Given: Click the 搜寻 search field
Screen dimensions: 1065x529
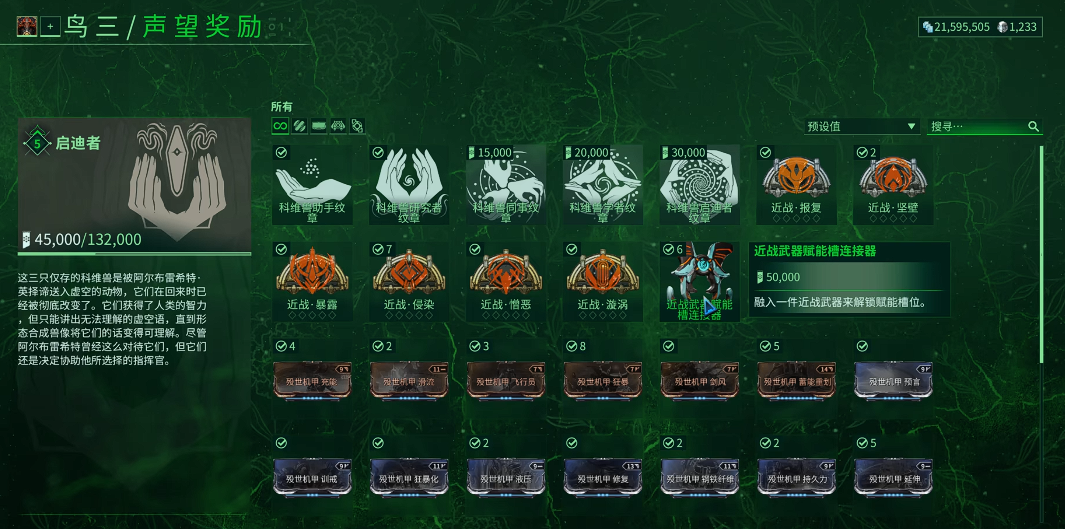Looking at the screenshot, I should [984, 127].
